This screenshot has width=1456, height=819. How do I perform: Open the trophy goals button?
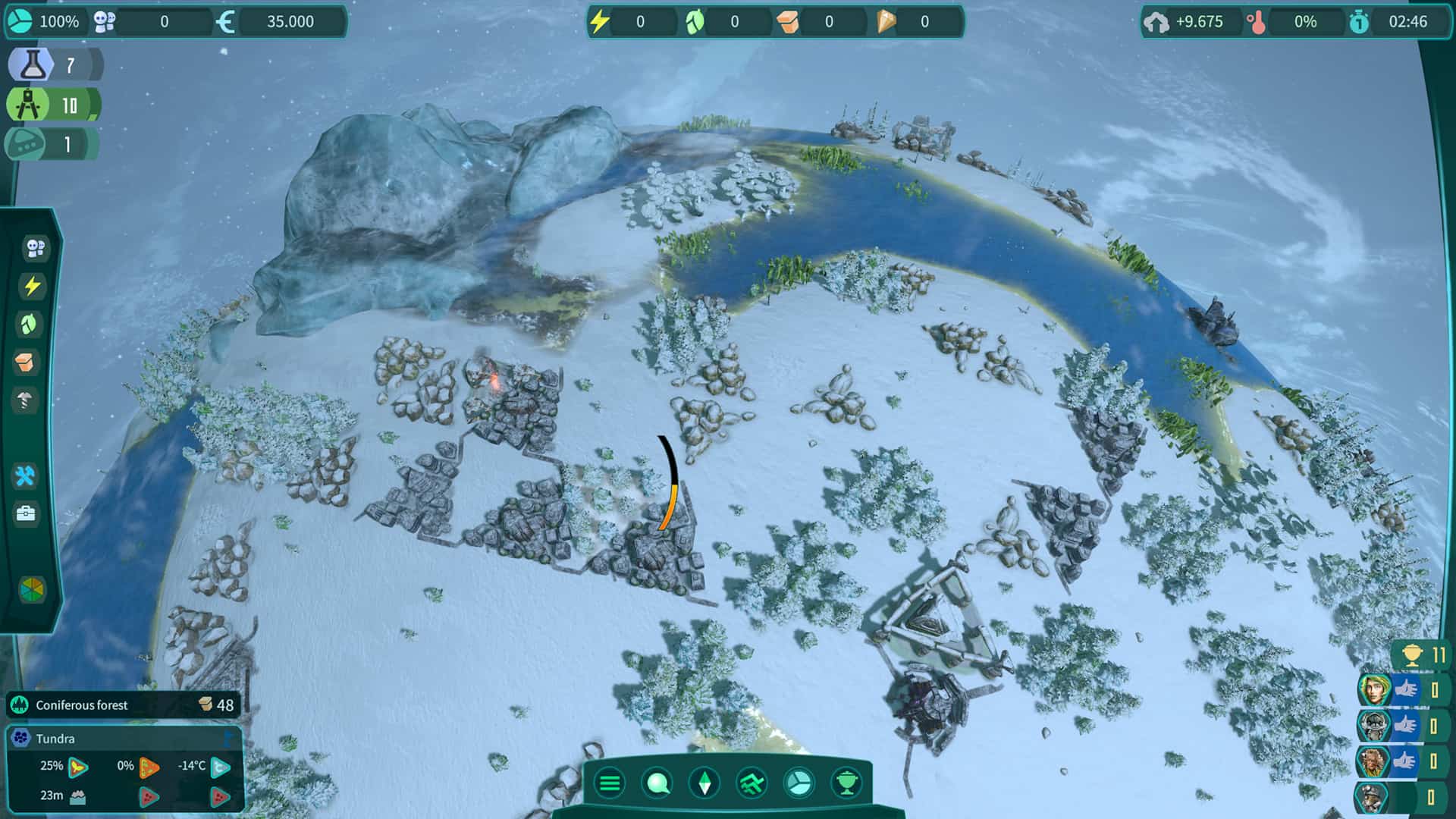point(846,783)
